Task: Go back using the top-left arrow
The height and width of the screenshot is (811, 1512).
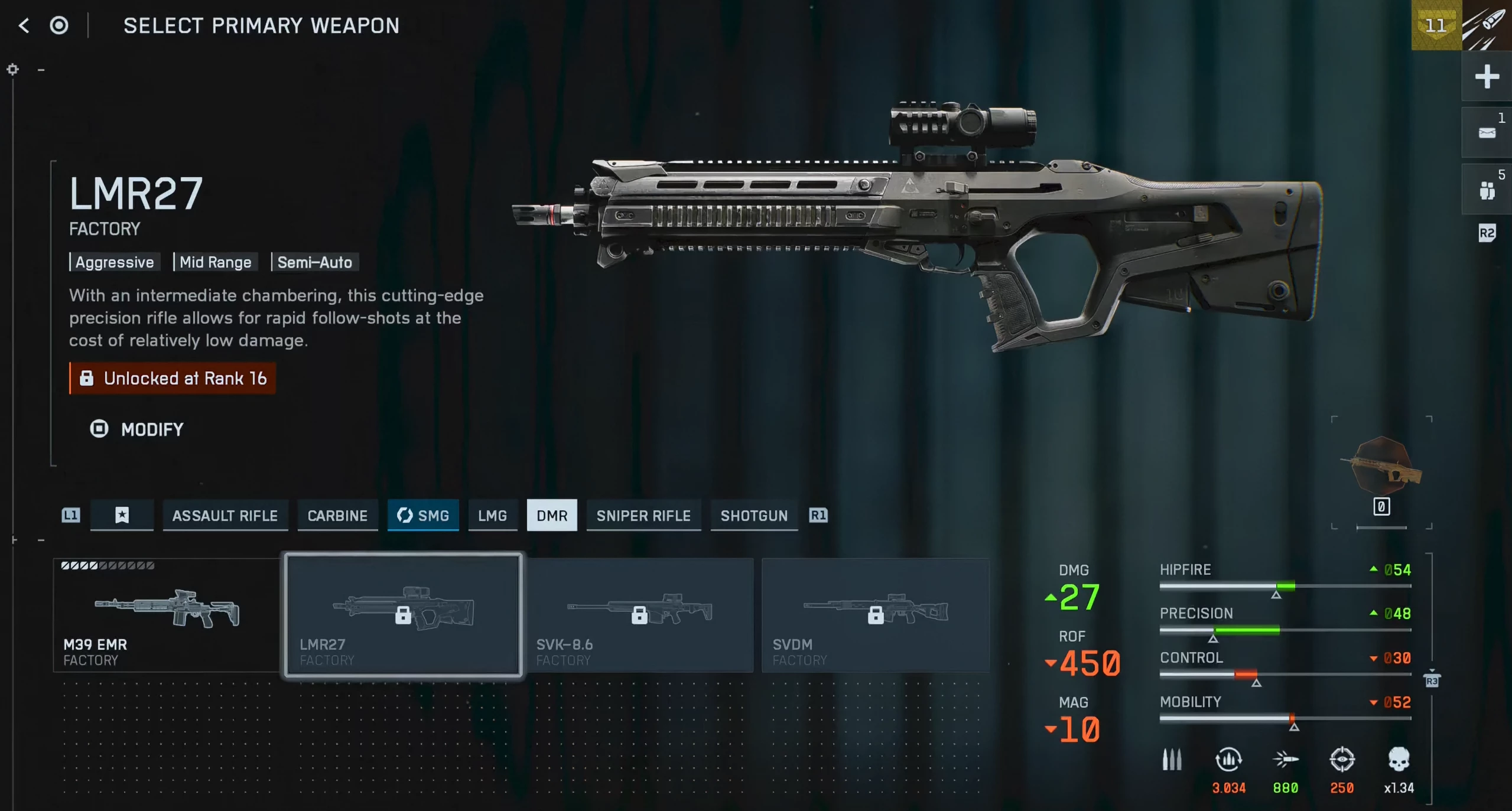Action: click(x=24, y=25)
